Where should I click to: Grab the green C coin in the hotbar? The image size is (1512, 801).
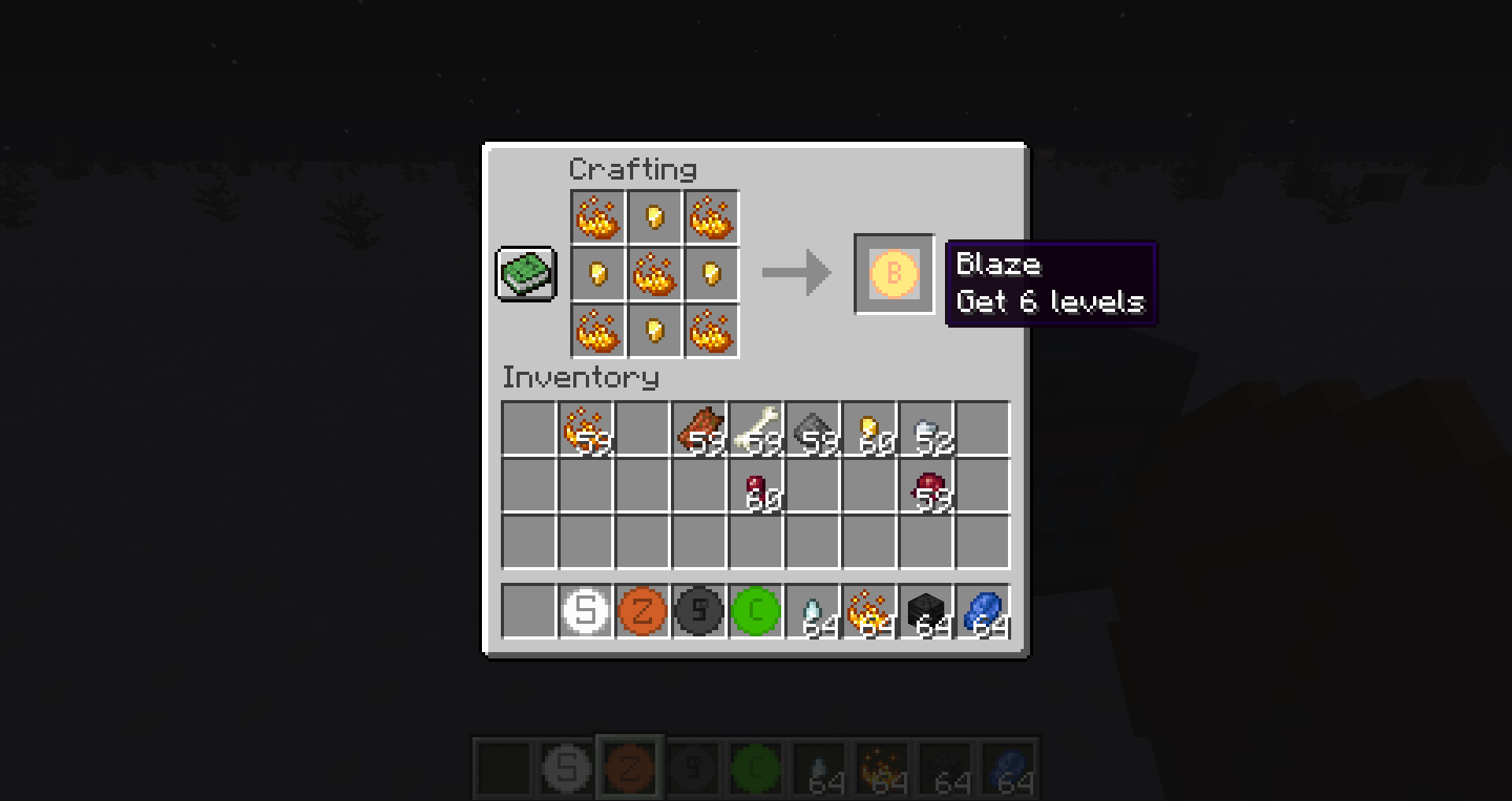pos(756,612)
